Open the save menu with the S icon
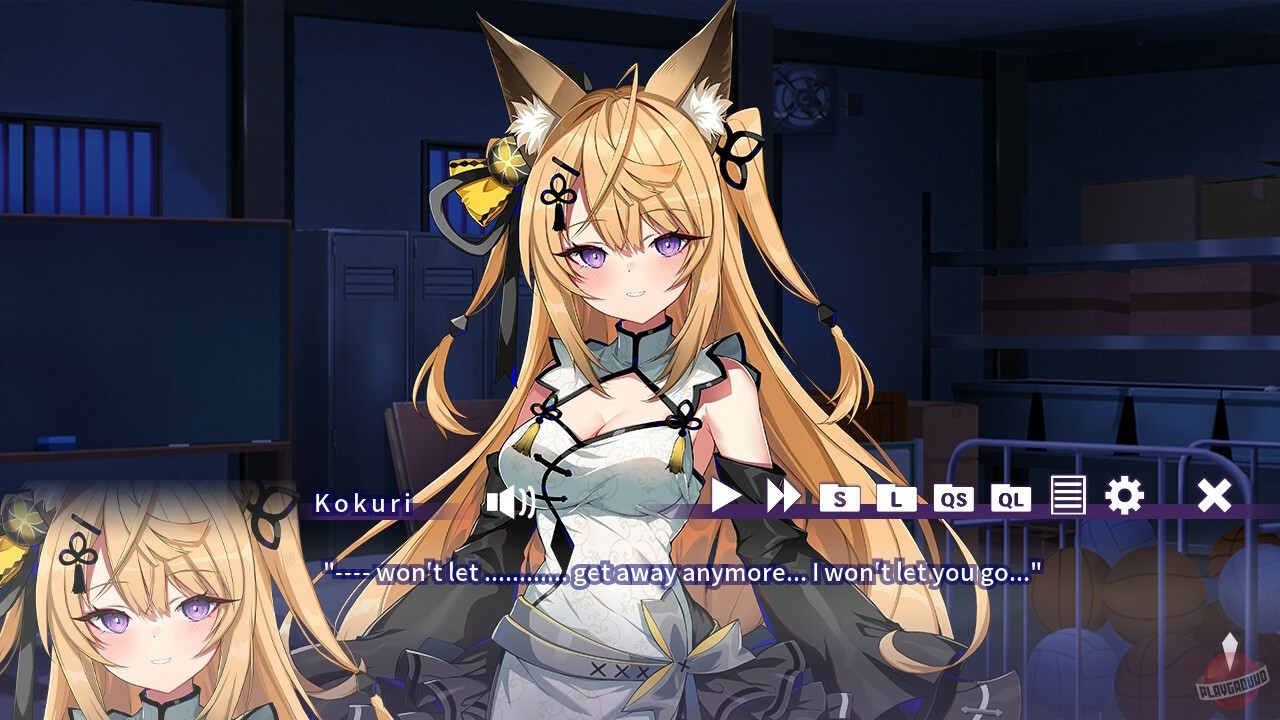This screenshot has width=1280, height=720. point(838,499)
